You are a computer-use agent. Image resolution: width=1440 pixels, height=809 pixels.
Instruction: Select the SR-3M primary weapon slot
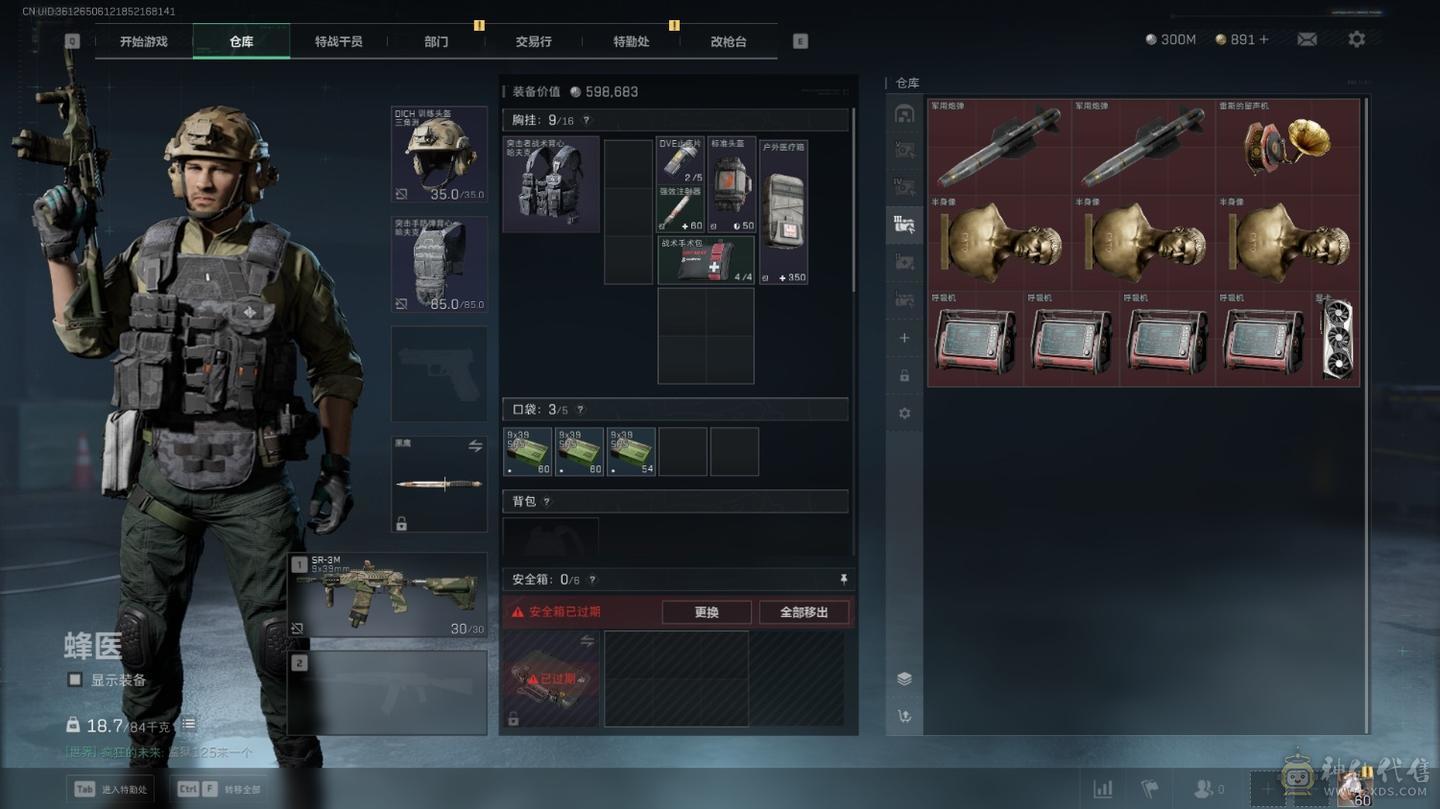(x=387, y=595)
